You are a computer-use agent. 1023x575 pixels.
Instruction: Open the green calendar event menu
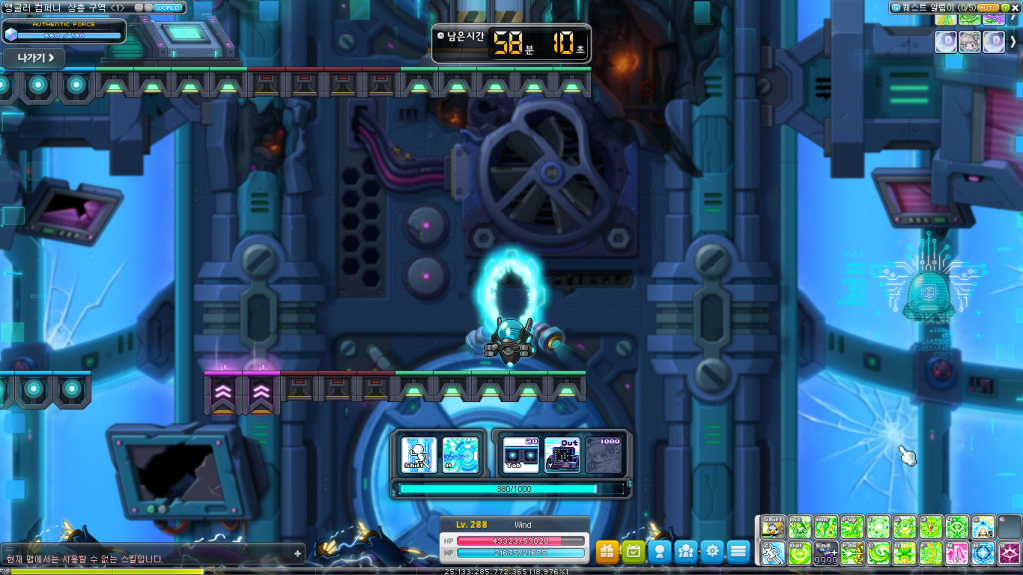click(633, 550)
